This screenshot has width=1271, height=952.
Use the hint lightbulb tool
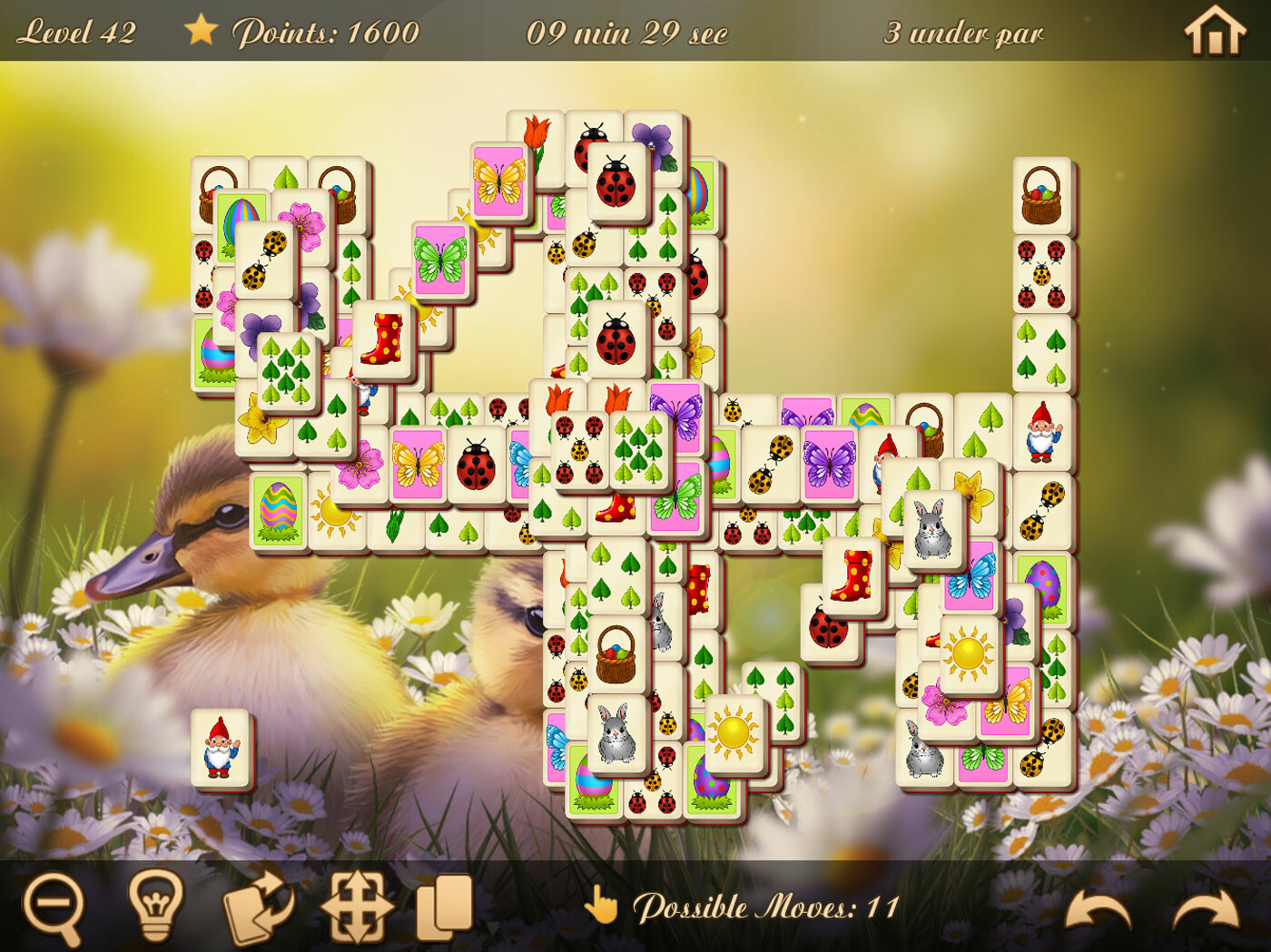pyautogui.click(x=156, y=905)
